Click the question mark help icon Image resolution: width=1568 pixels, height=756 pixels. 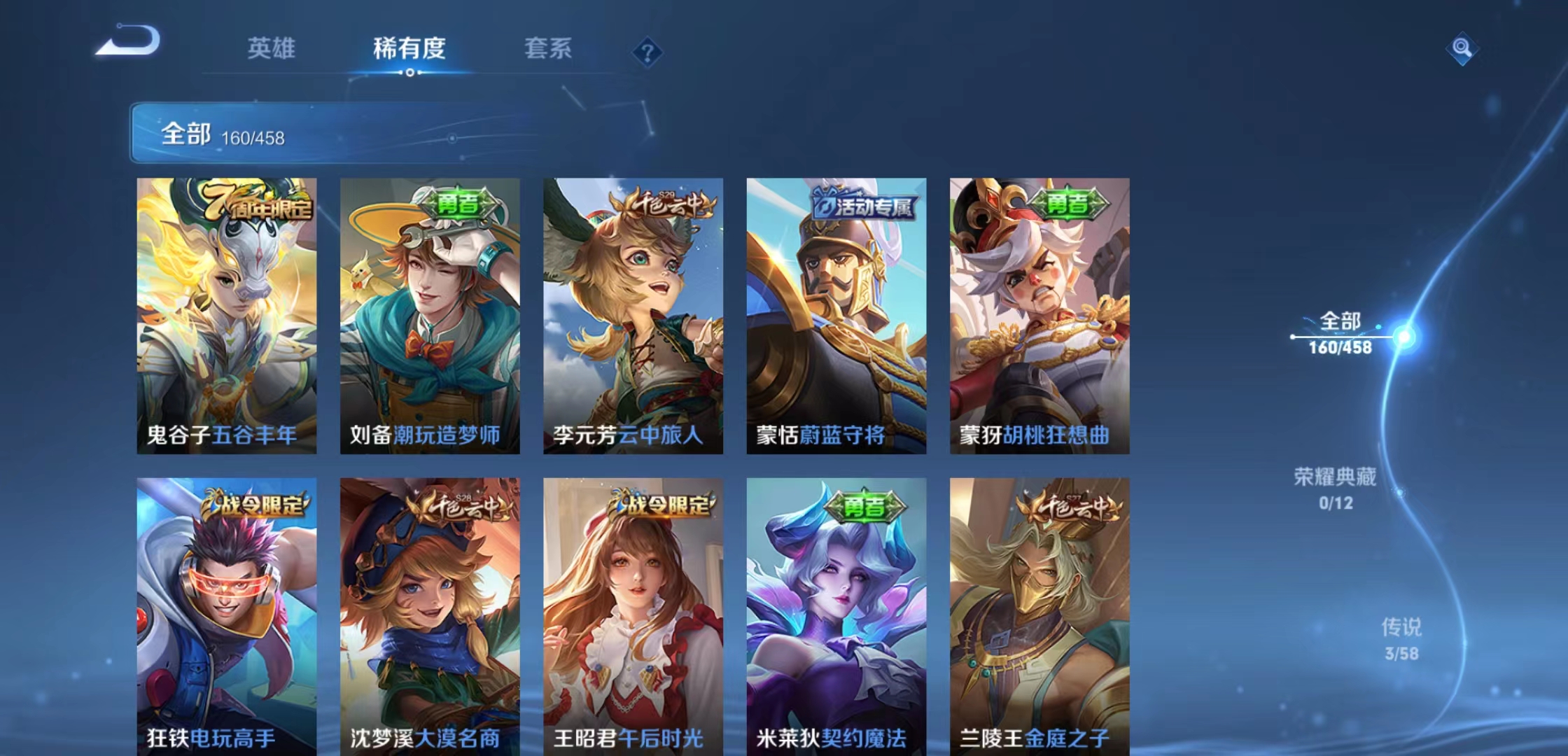pos(647,50)
